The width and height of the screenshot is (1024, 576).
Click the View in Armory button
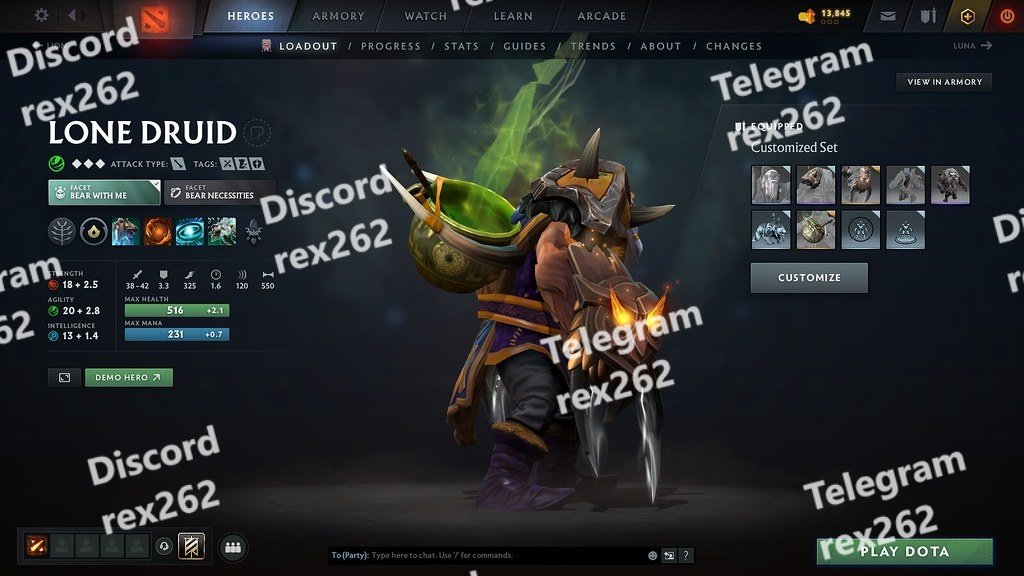(x=944, y=82)
